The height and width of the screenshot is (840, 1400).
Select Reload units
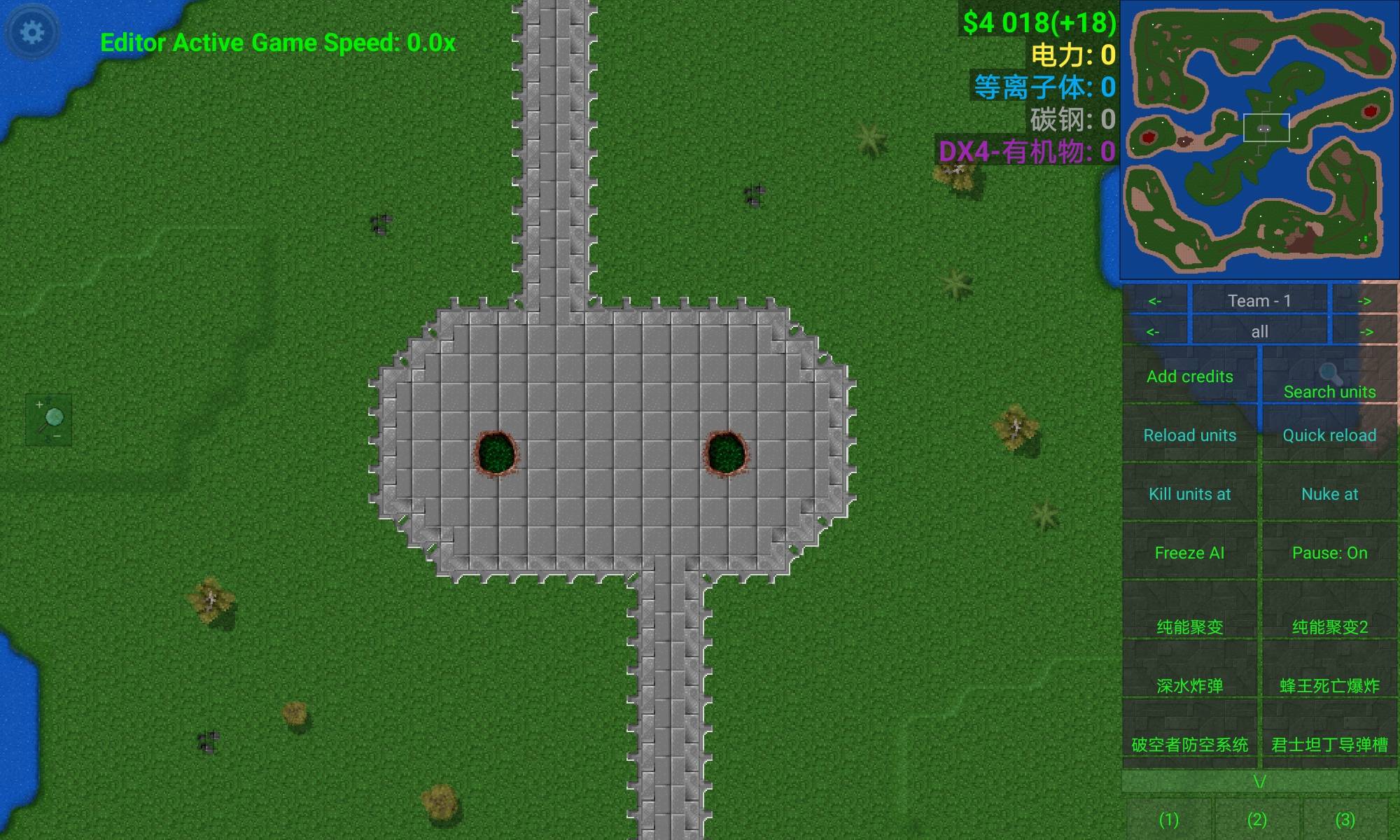1189,435
